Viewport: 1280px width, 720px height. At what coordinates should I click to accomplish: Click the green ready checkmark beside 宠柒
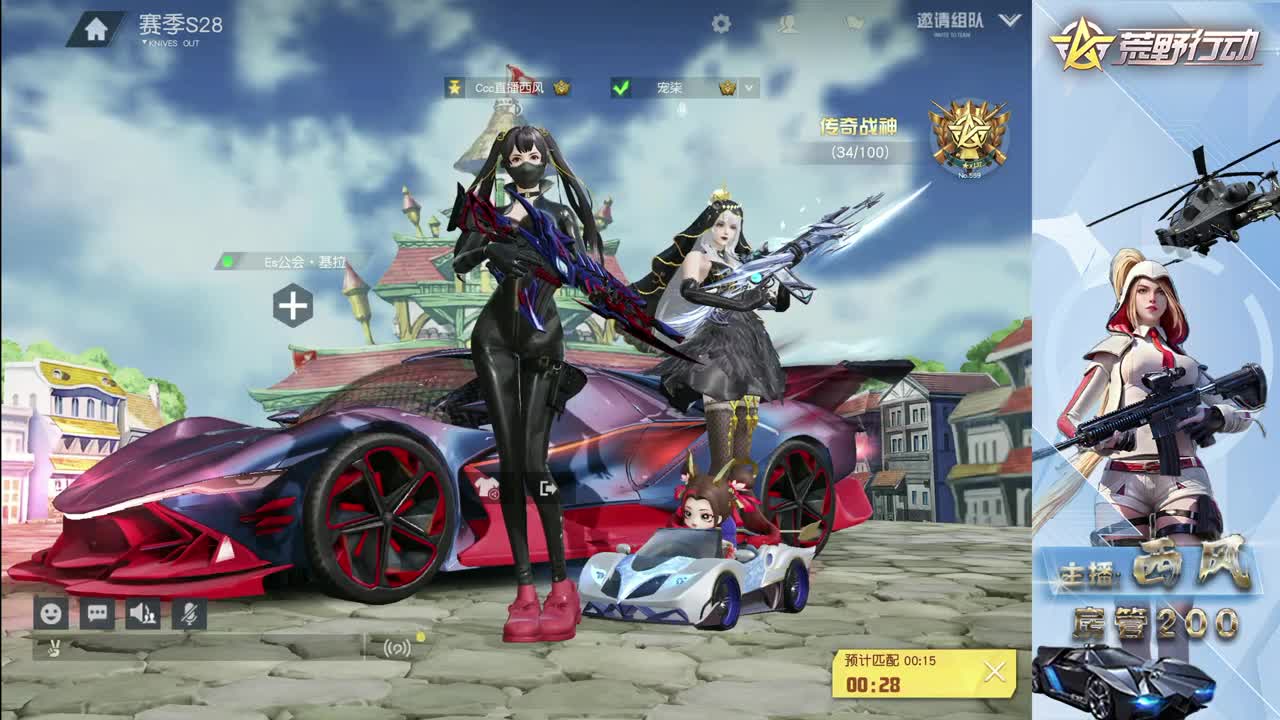point(621,87)
